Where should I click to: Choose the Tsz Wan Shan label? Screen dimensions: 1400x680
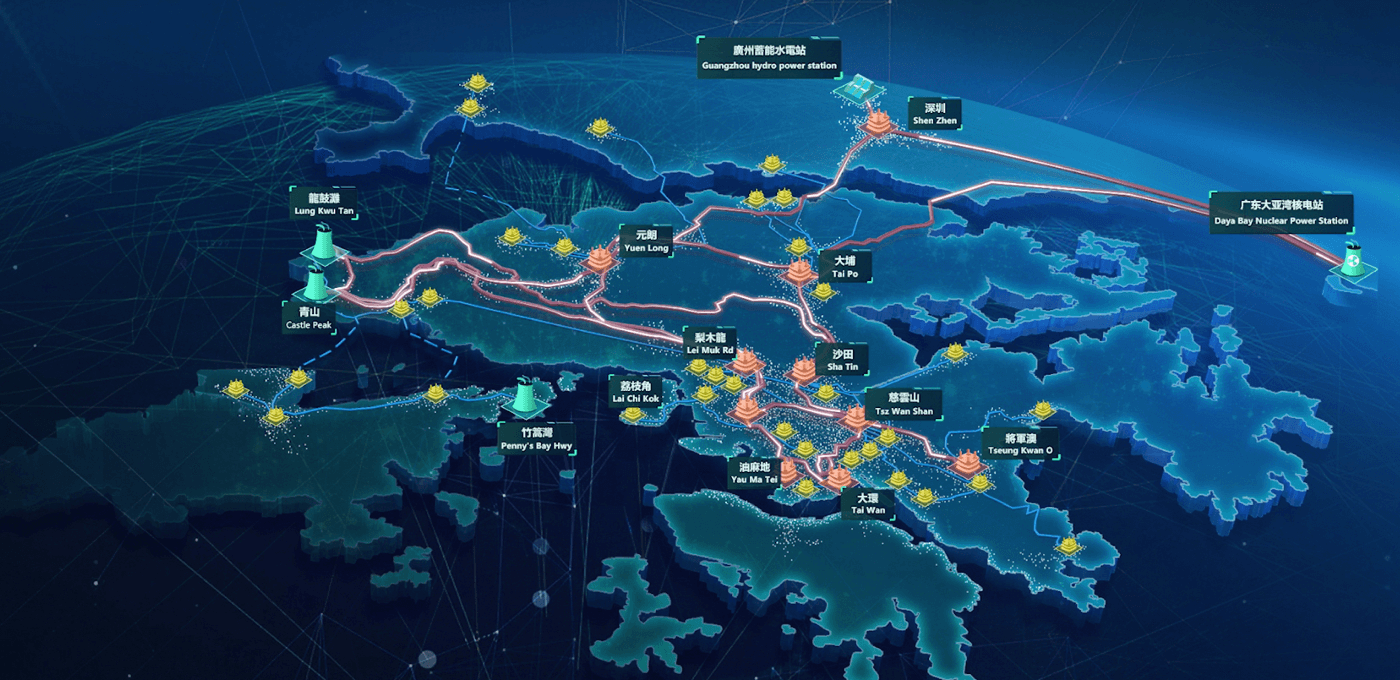coord(903,404)
